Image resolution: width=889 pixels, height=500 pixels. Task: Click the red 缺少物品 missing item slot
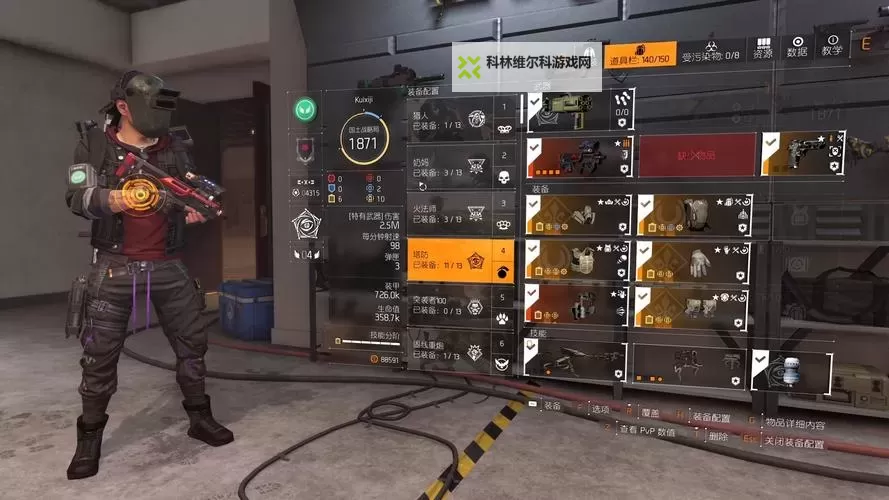pyautogui.click(x=697, y=155)
